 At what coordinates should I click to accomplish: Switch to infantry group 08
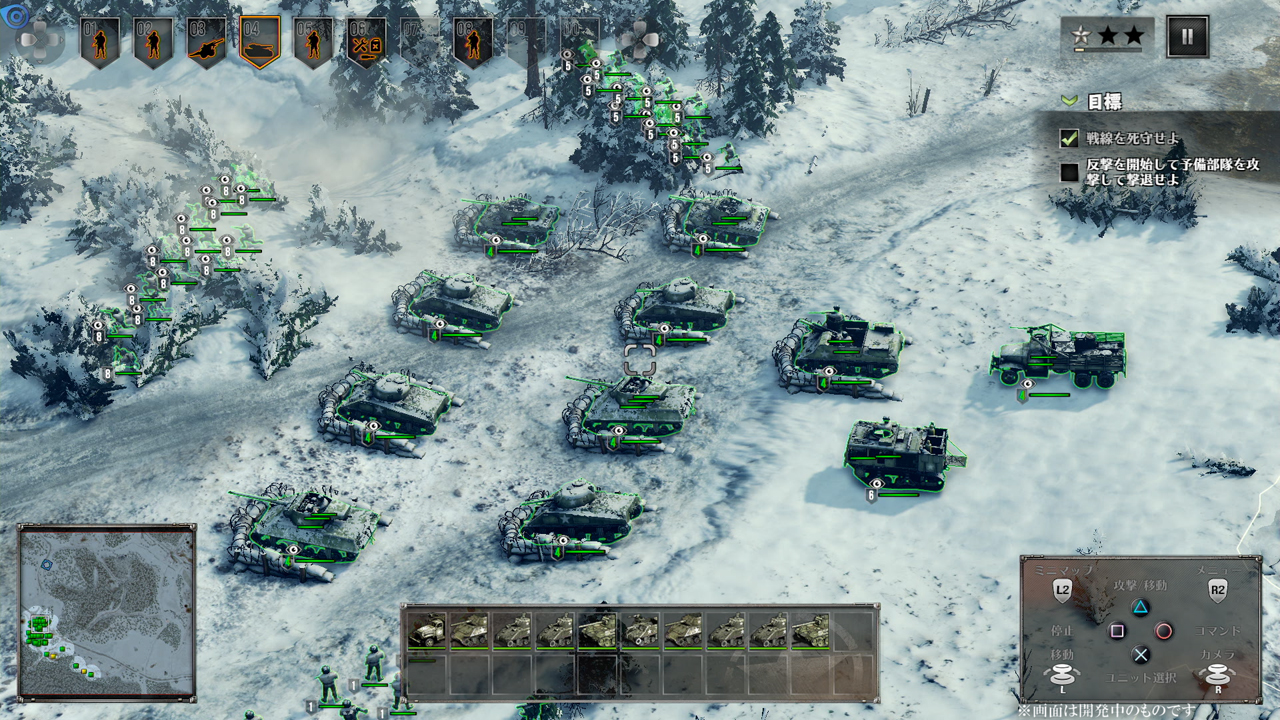tap(473, 42)
